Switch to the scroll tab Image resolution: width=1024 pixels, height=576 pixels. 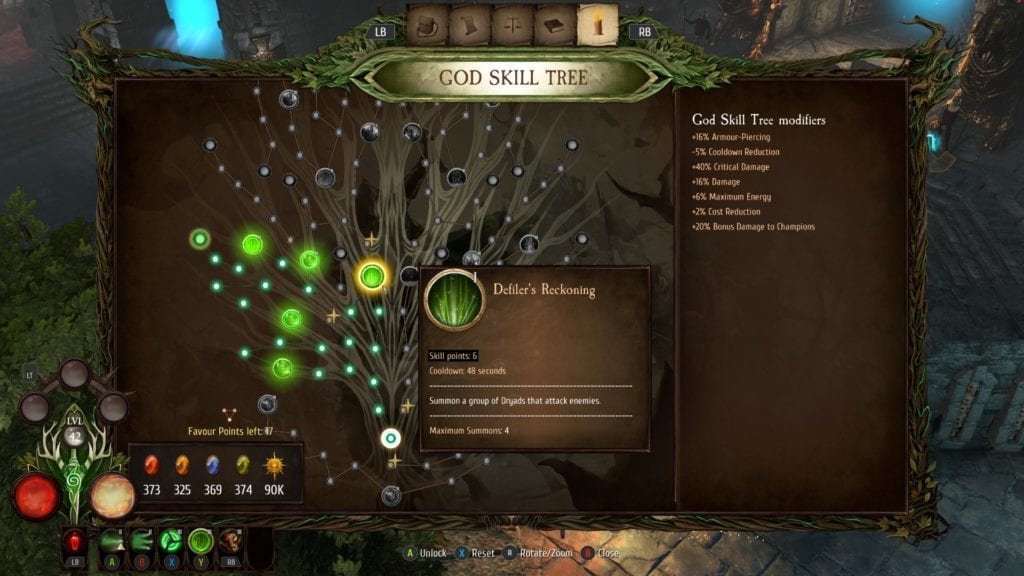[471, 26]
